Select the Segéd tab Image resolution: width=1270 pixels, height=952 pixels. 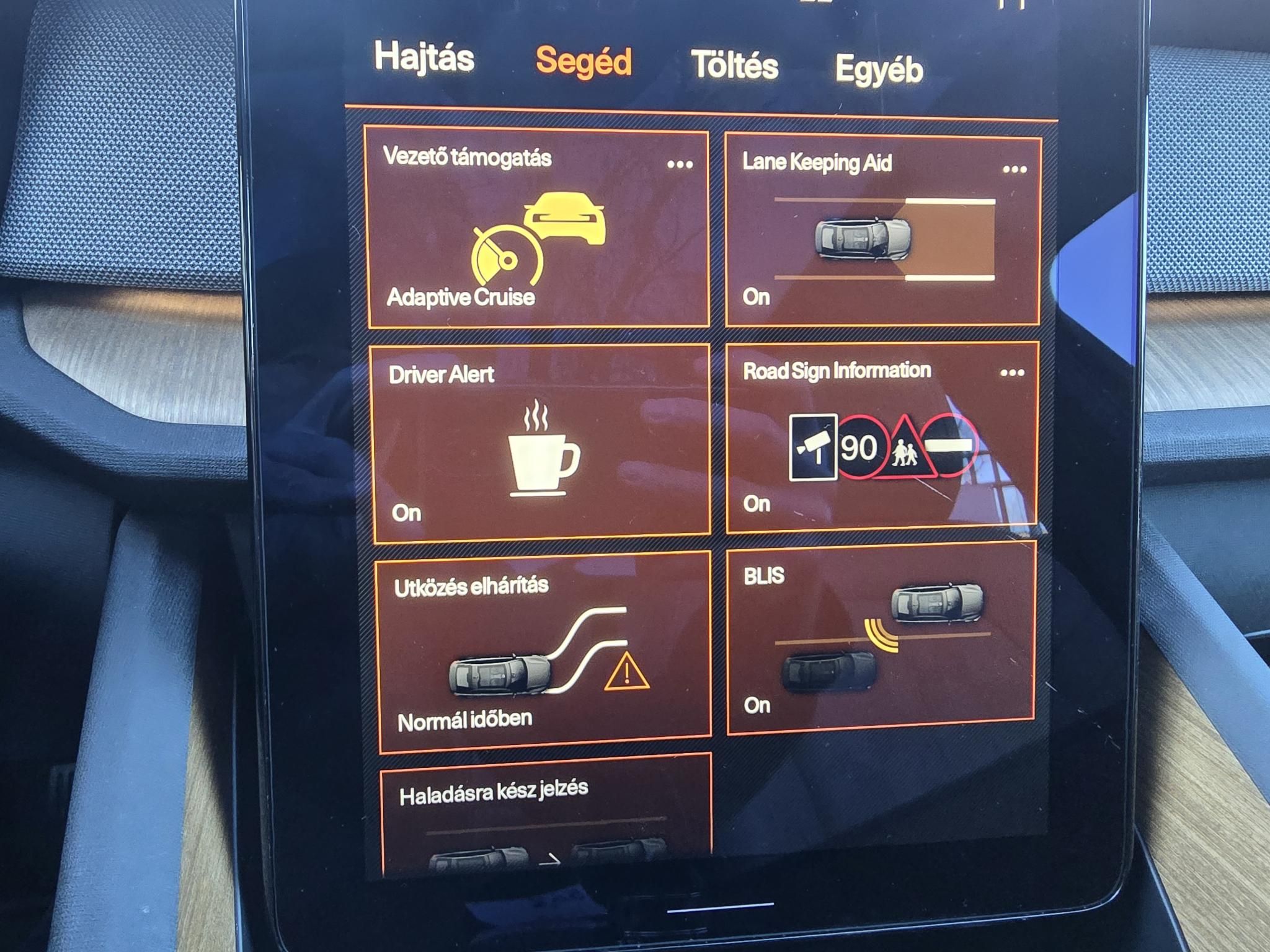pyautogui.click(x=584, y=61)
